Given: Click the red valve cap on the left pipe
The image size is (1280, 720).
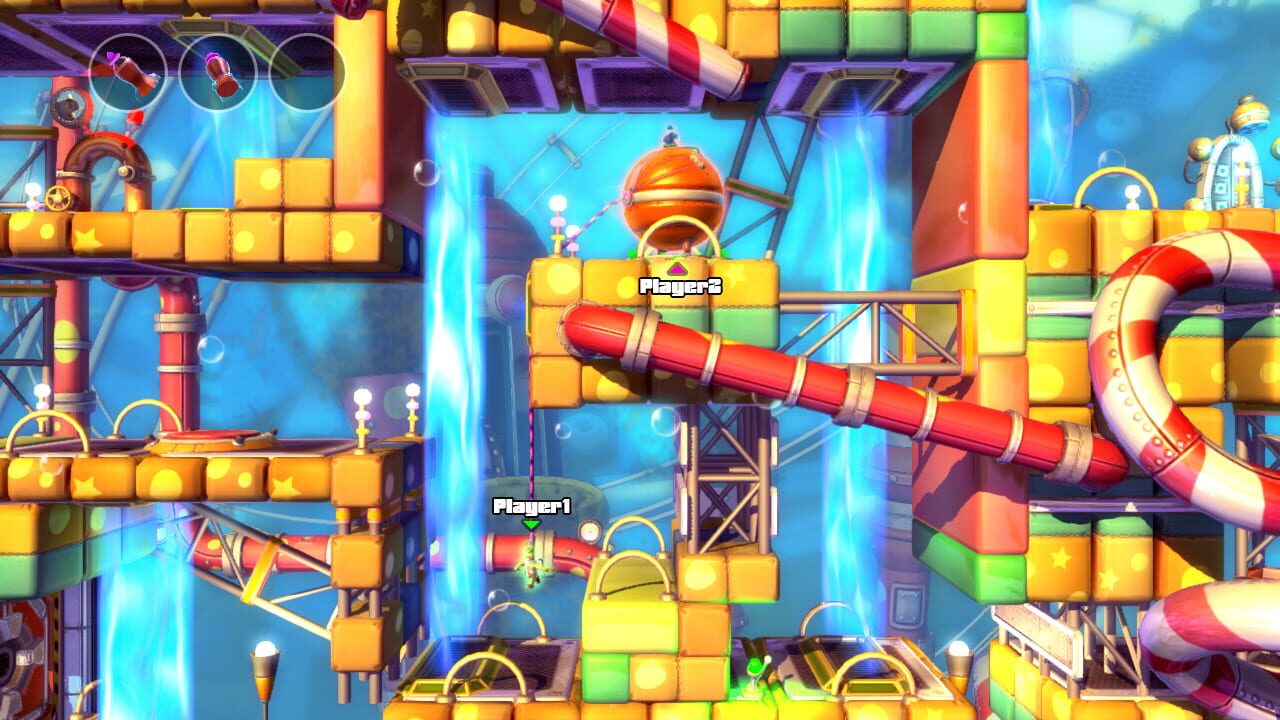Looking at the screenshot, I should [x=133, y=117].
